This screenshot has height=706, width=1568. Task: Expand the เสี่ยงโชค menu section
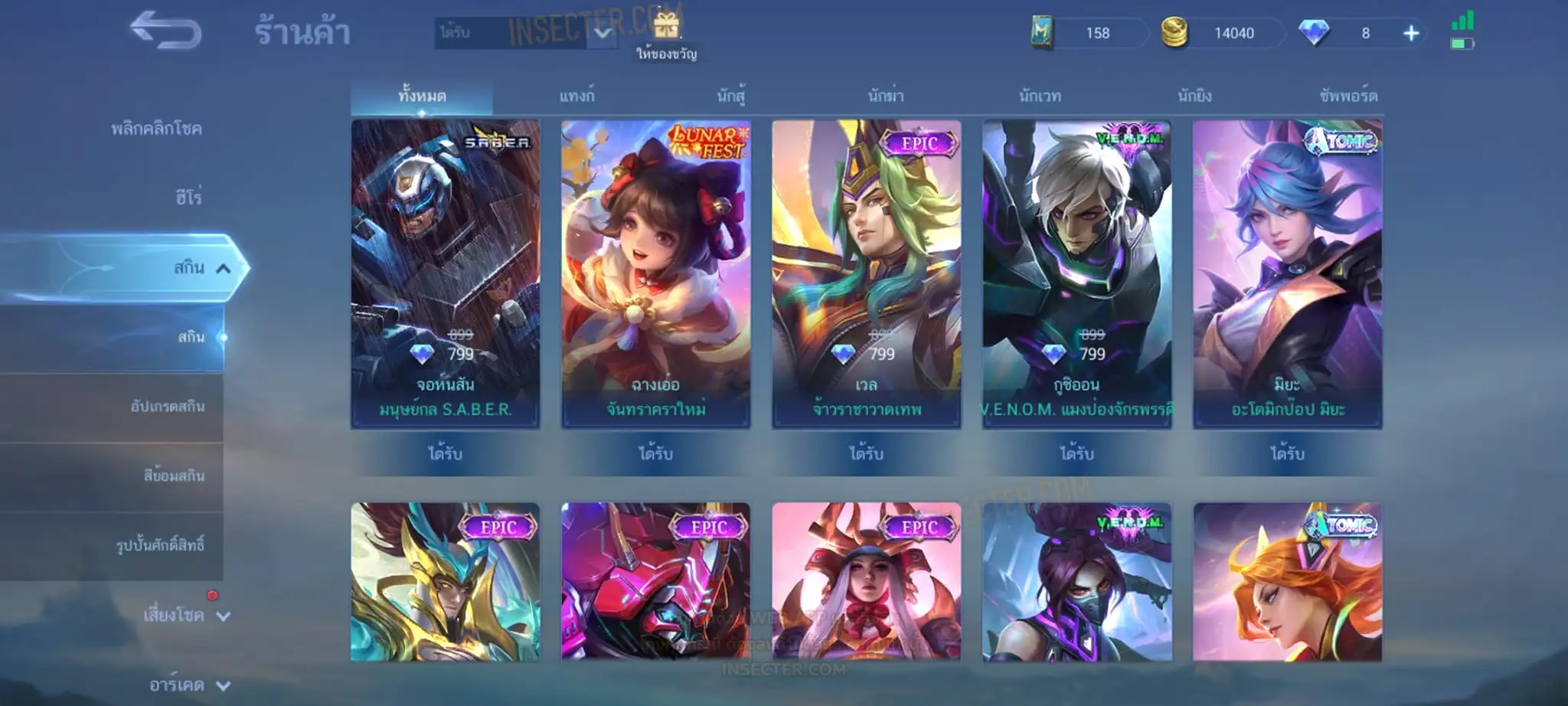[x=185, y=615]
